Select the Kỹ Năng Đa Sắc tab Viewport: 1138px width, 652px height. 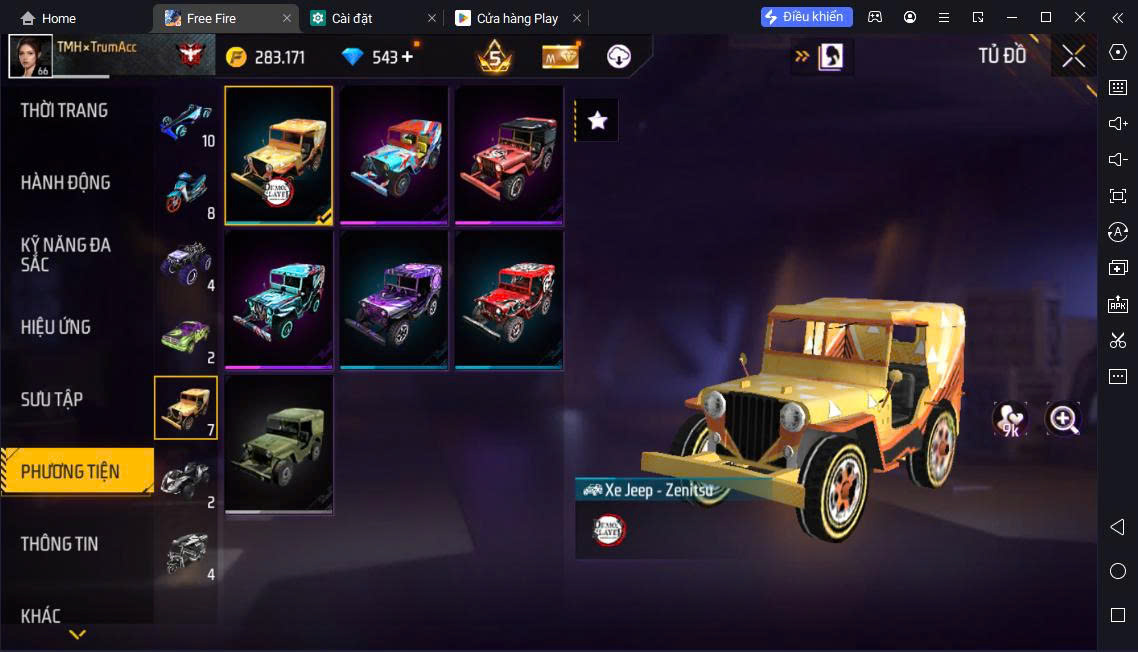coord(66,255)
